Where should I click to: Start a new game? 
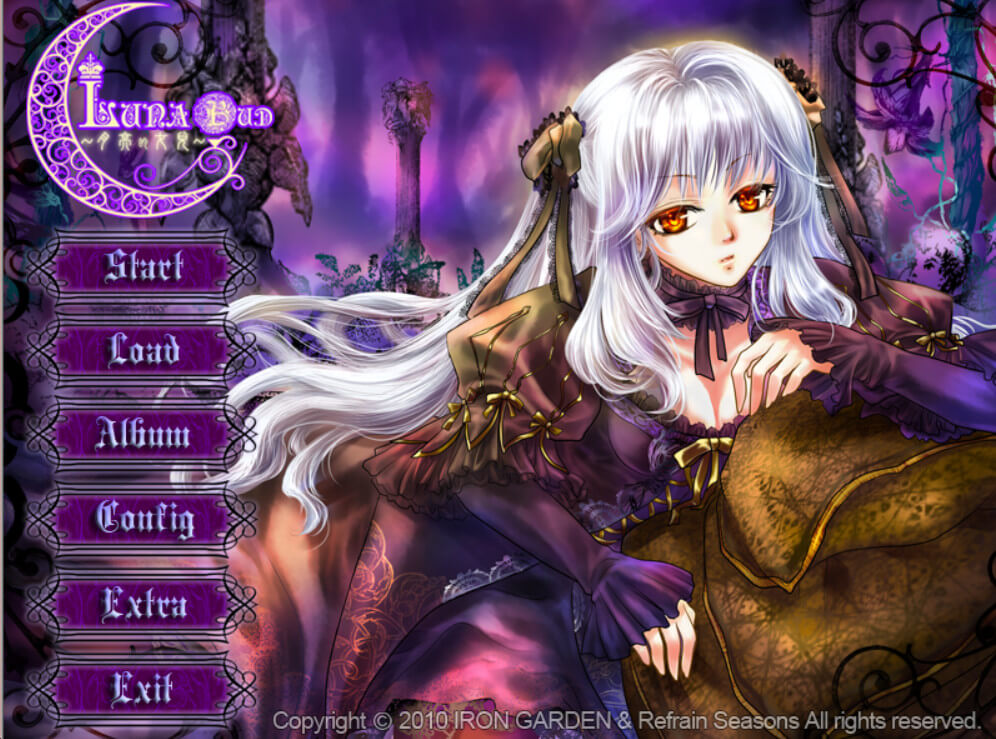click(142, 267)
